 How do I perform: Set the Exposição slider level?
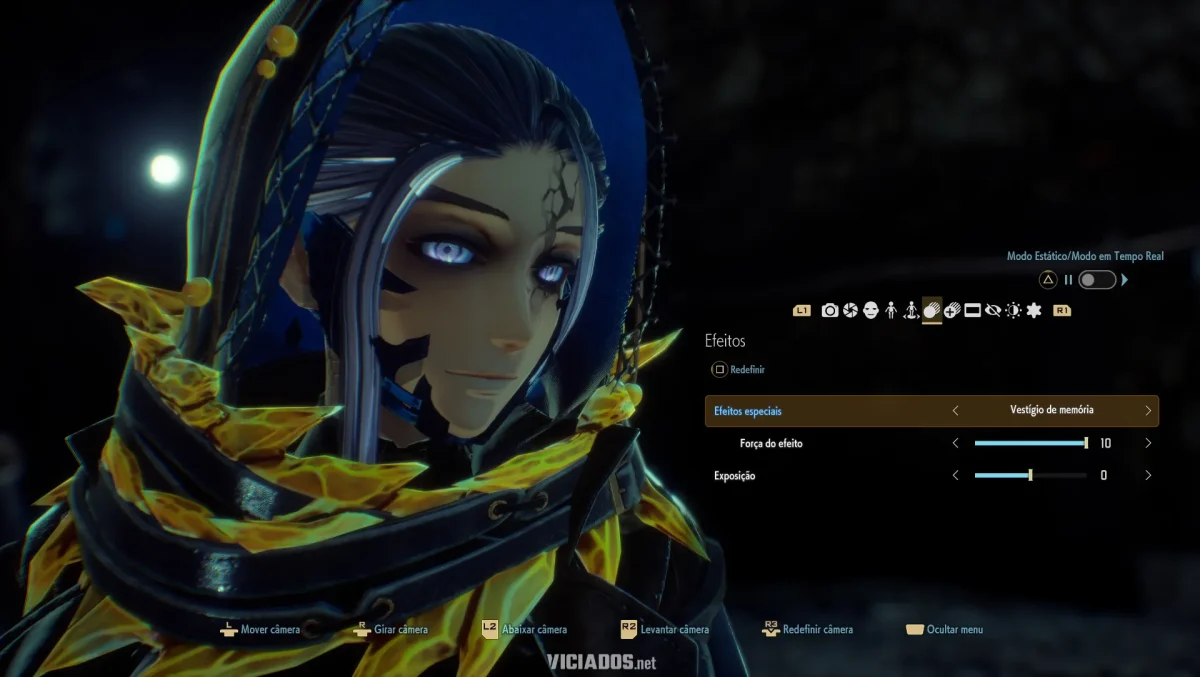click(1030, 476)
